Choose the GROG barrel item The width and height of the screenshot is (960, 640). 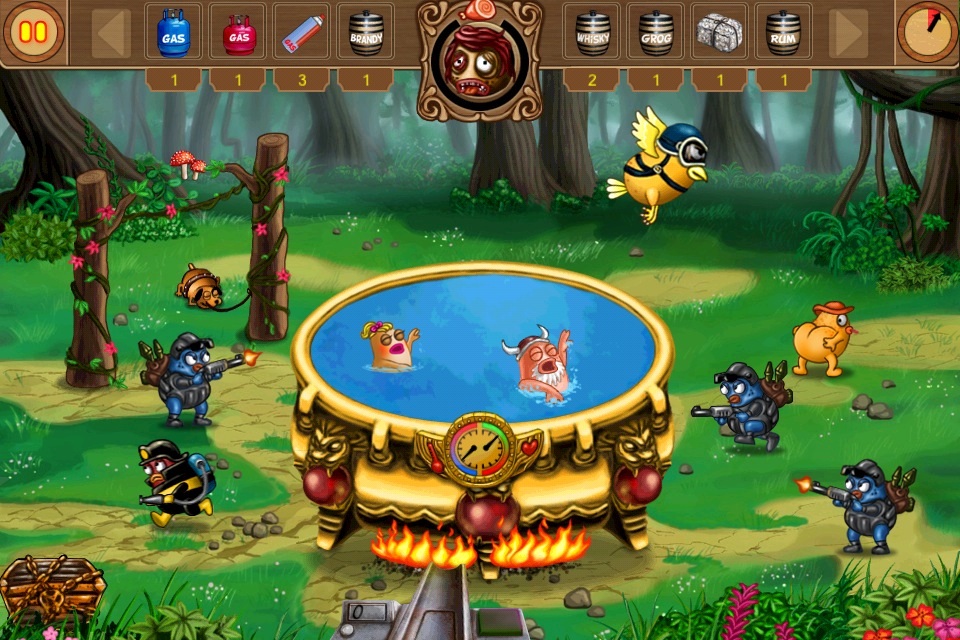coord(655,34)
